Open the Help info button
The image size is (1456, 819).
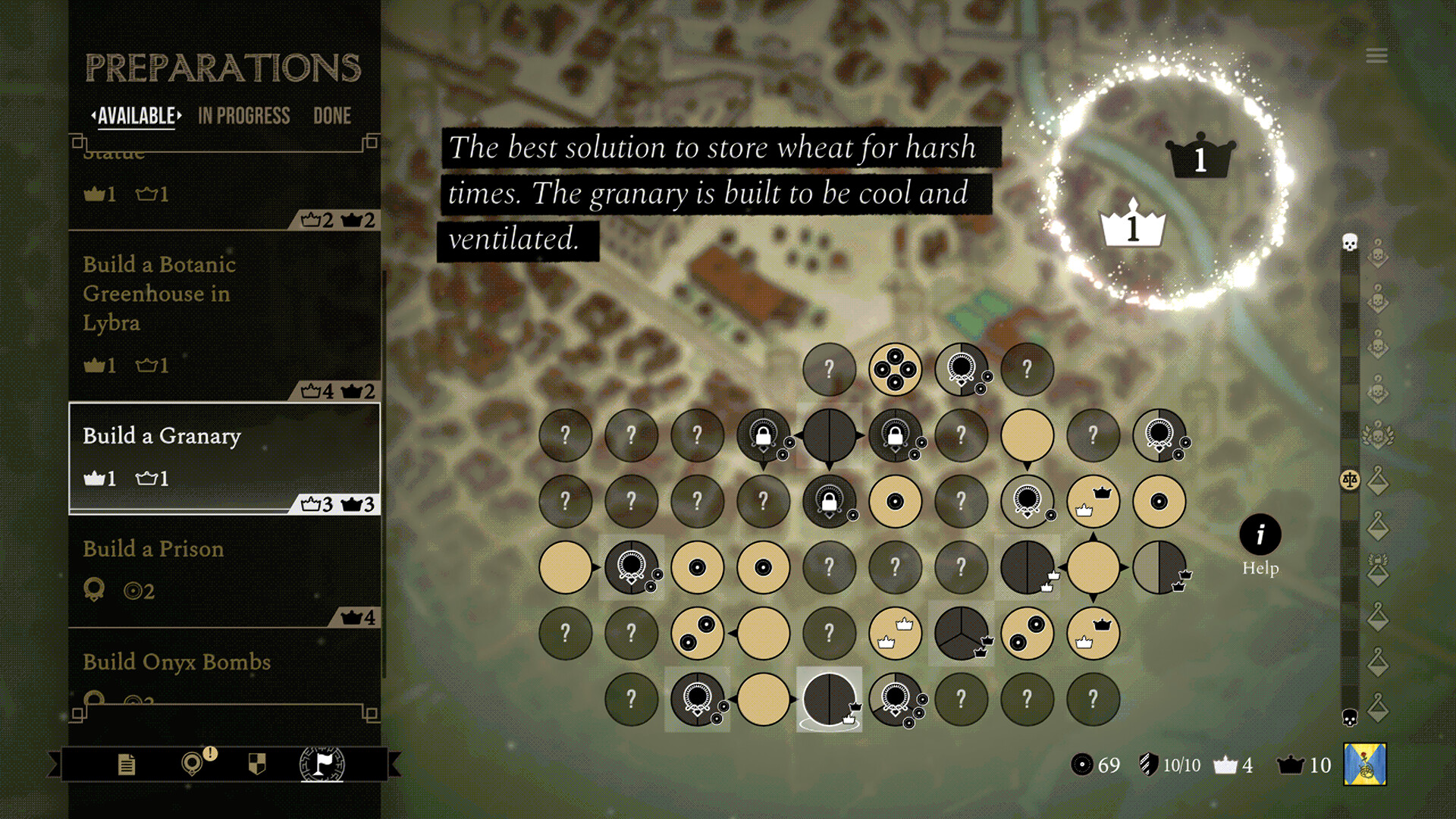pyautogui.click(x=1260, y=535)
